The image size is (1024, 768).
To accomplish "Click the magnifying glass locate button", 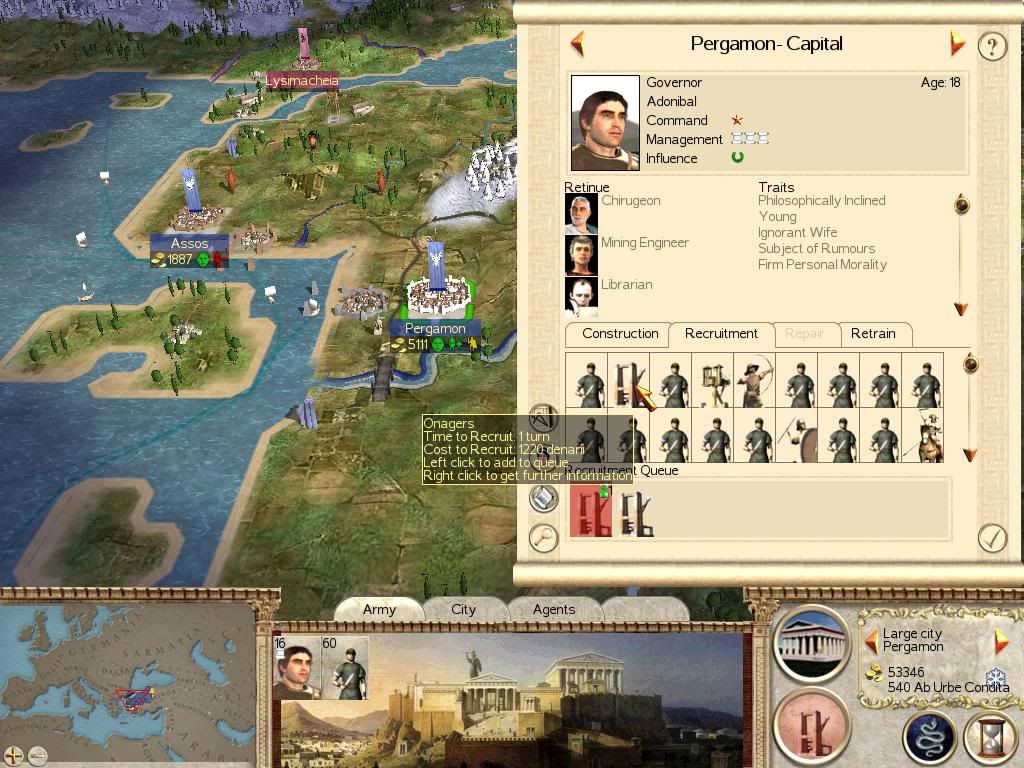I will point(543,538).
